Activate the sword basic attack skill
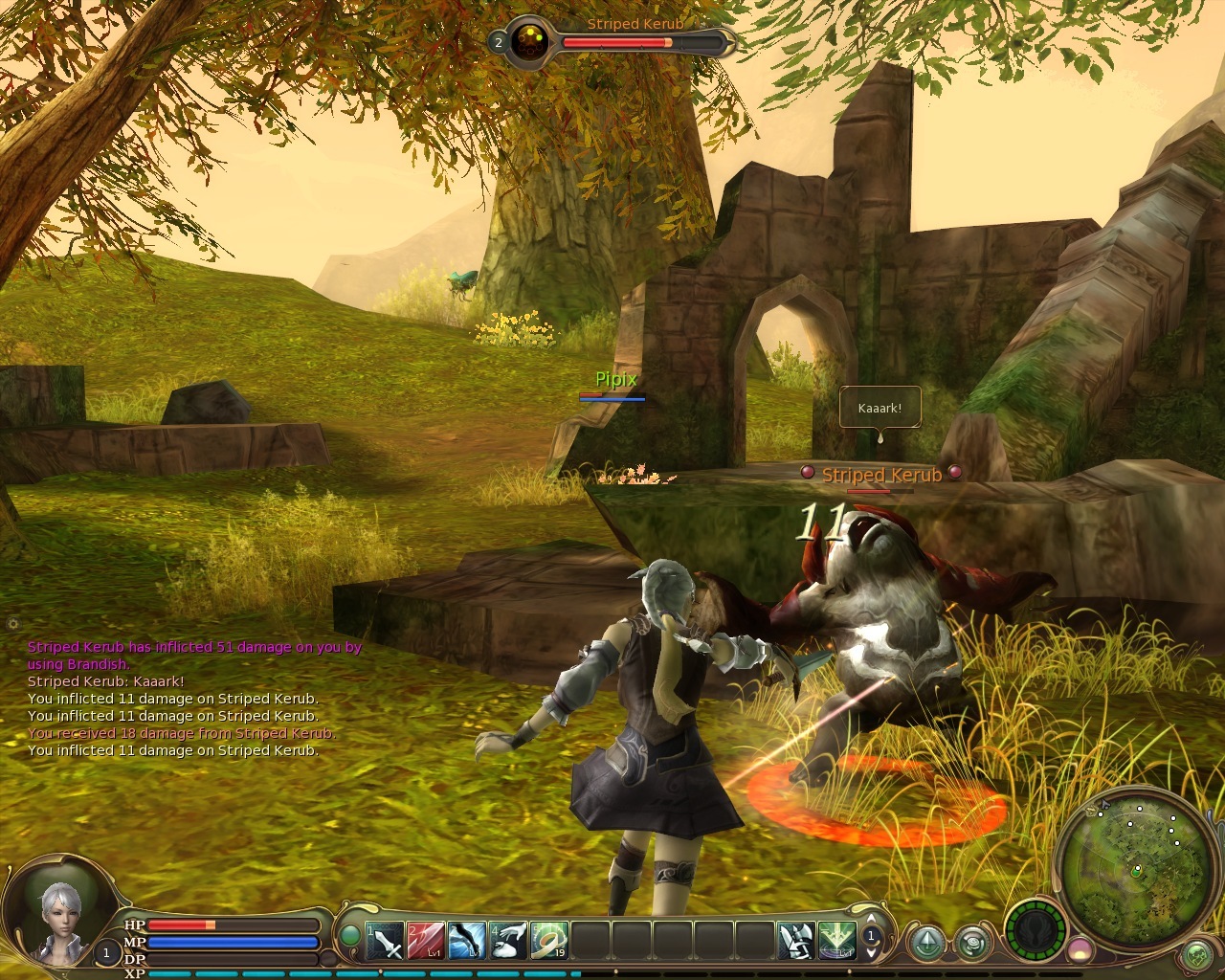The image size is (1225, 980). coord(386,941)
